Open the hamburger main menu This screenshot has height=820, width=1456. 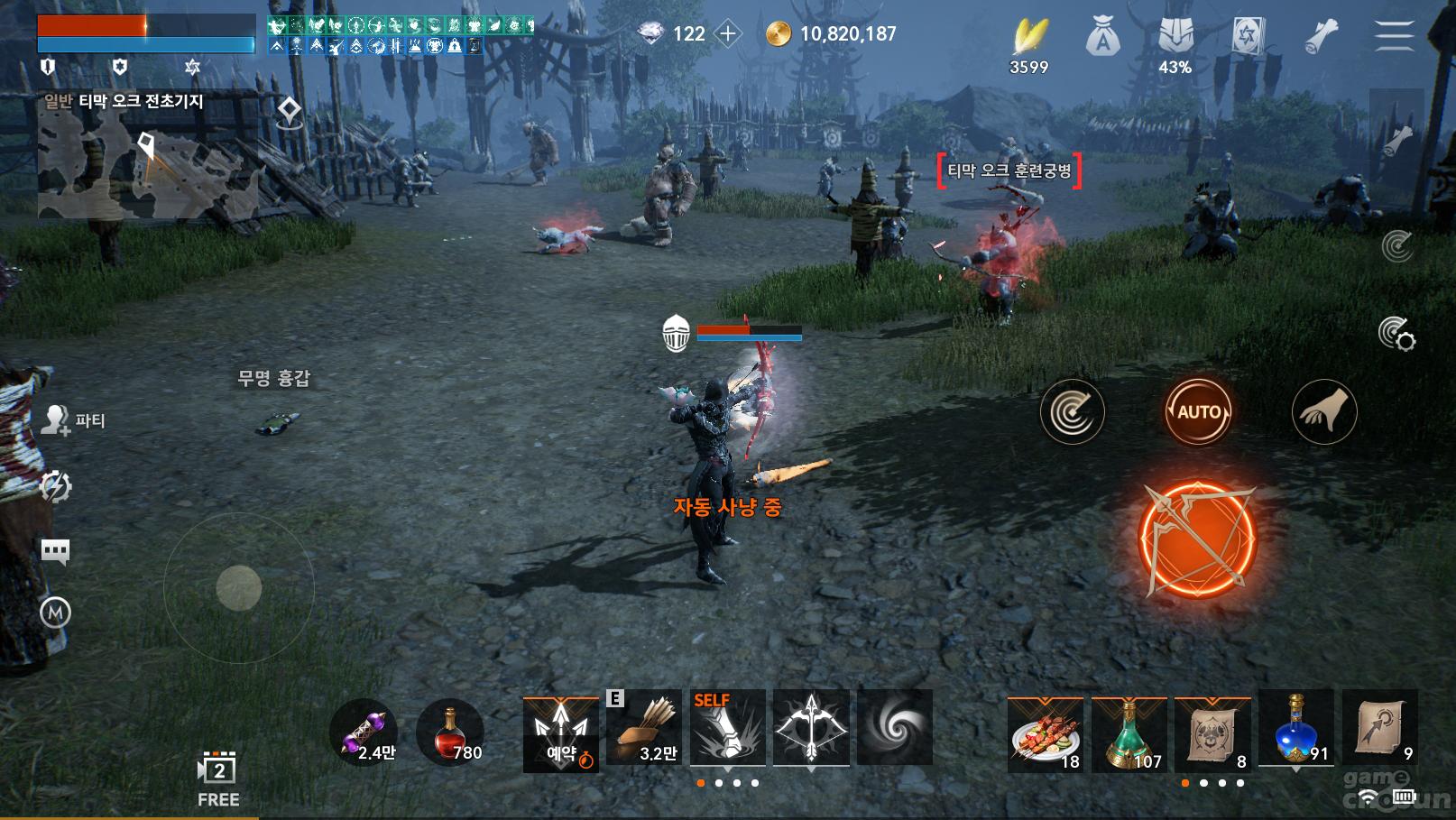pos(1394,36)
